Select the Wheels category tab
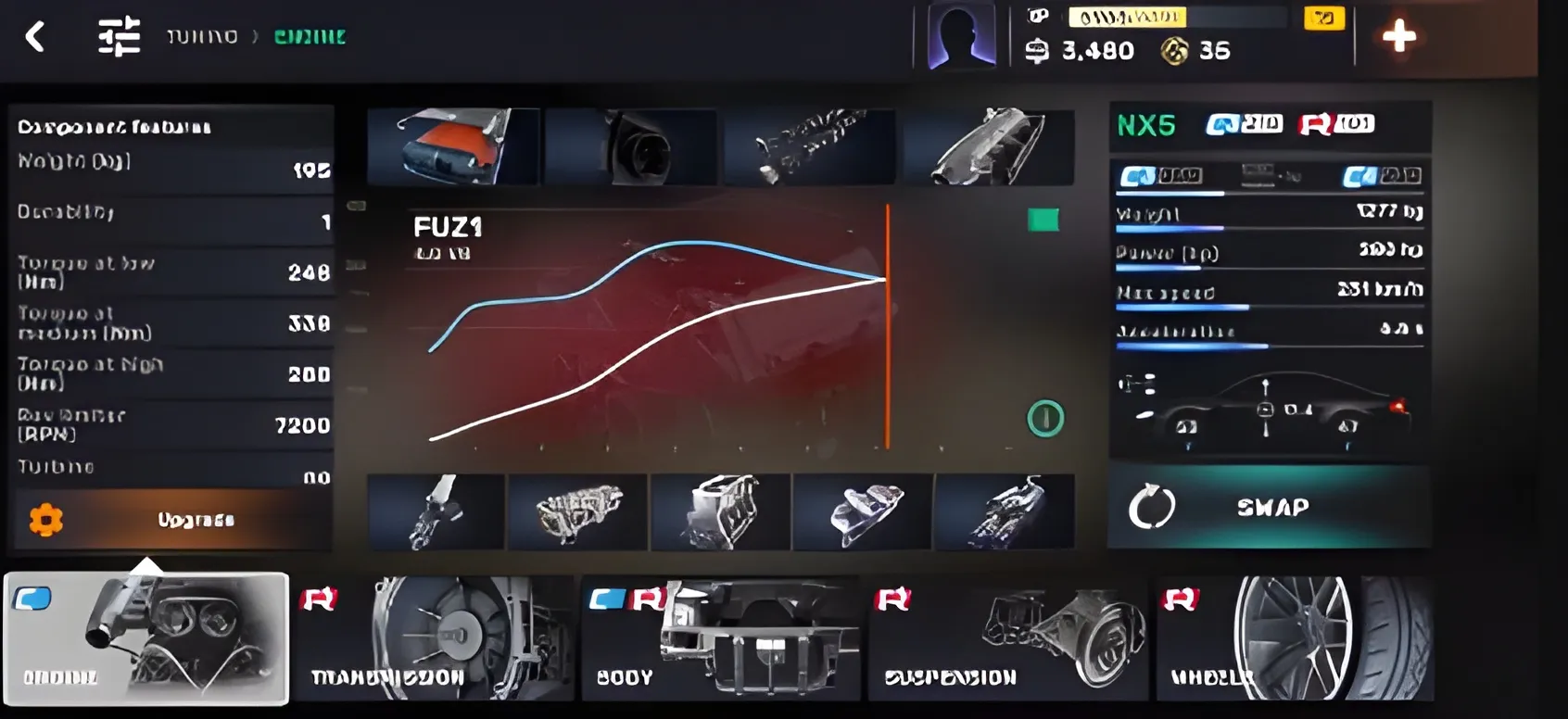 tap(1297, 639)
